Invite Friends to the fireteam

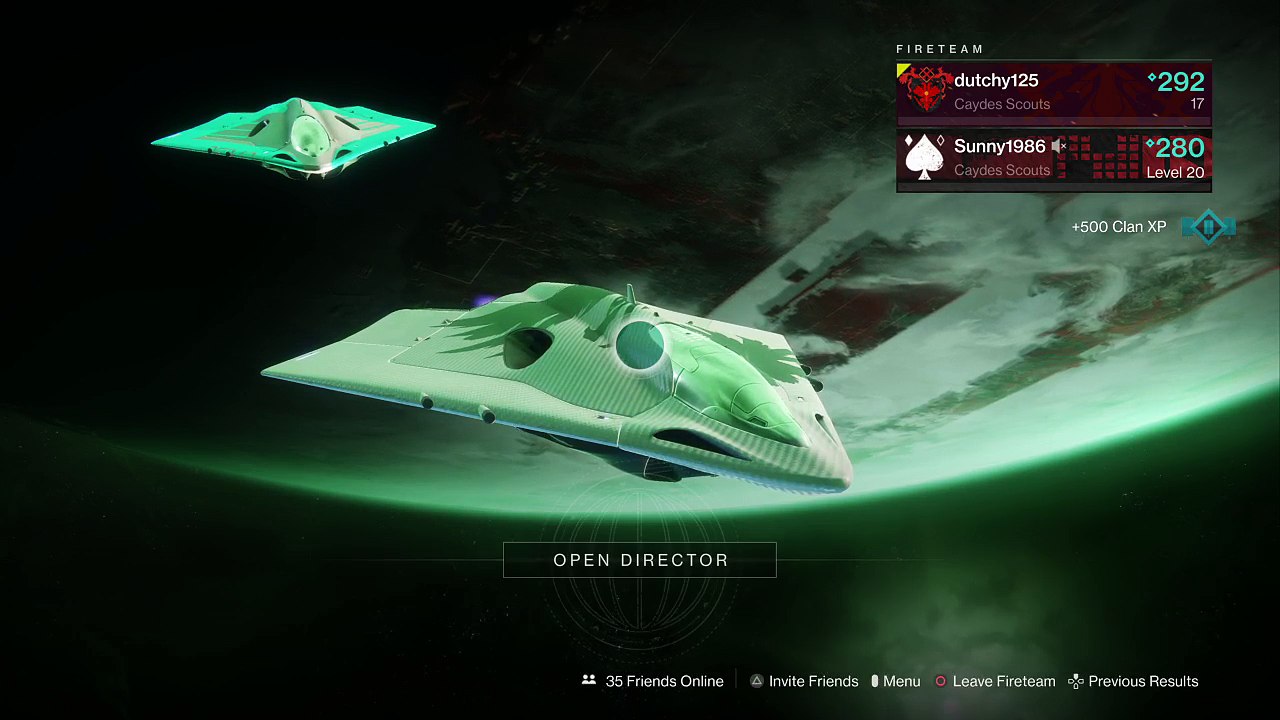pyautogui.click(x=804, y=681)
